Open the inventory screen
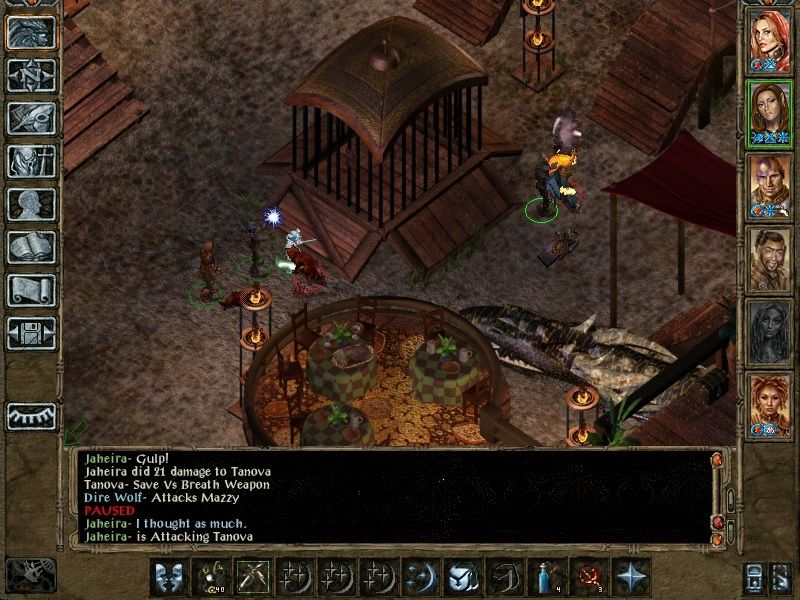 coord(31,161)
